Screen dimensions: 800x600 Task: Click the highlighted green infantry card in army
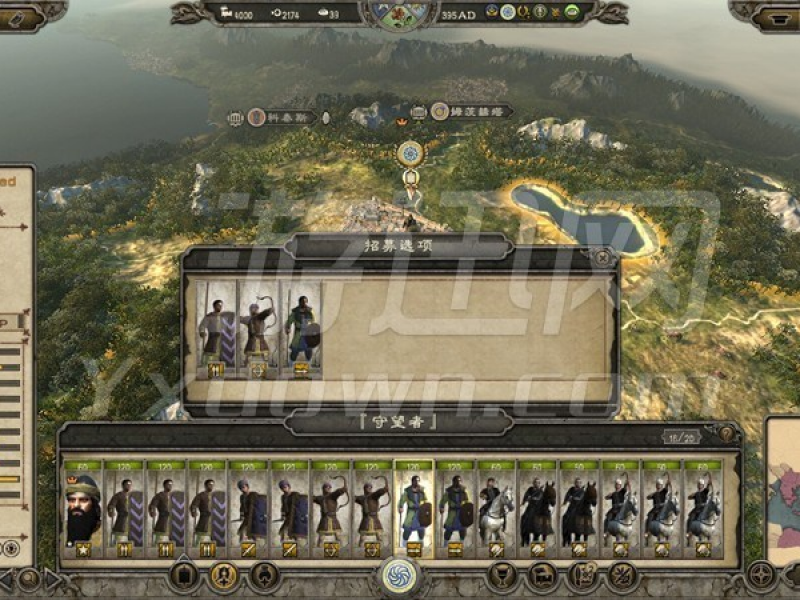413,509
